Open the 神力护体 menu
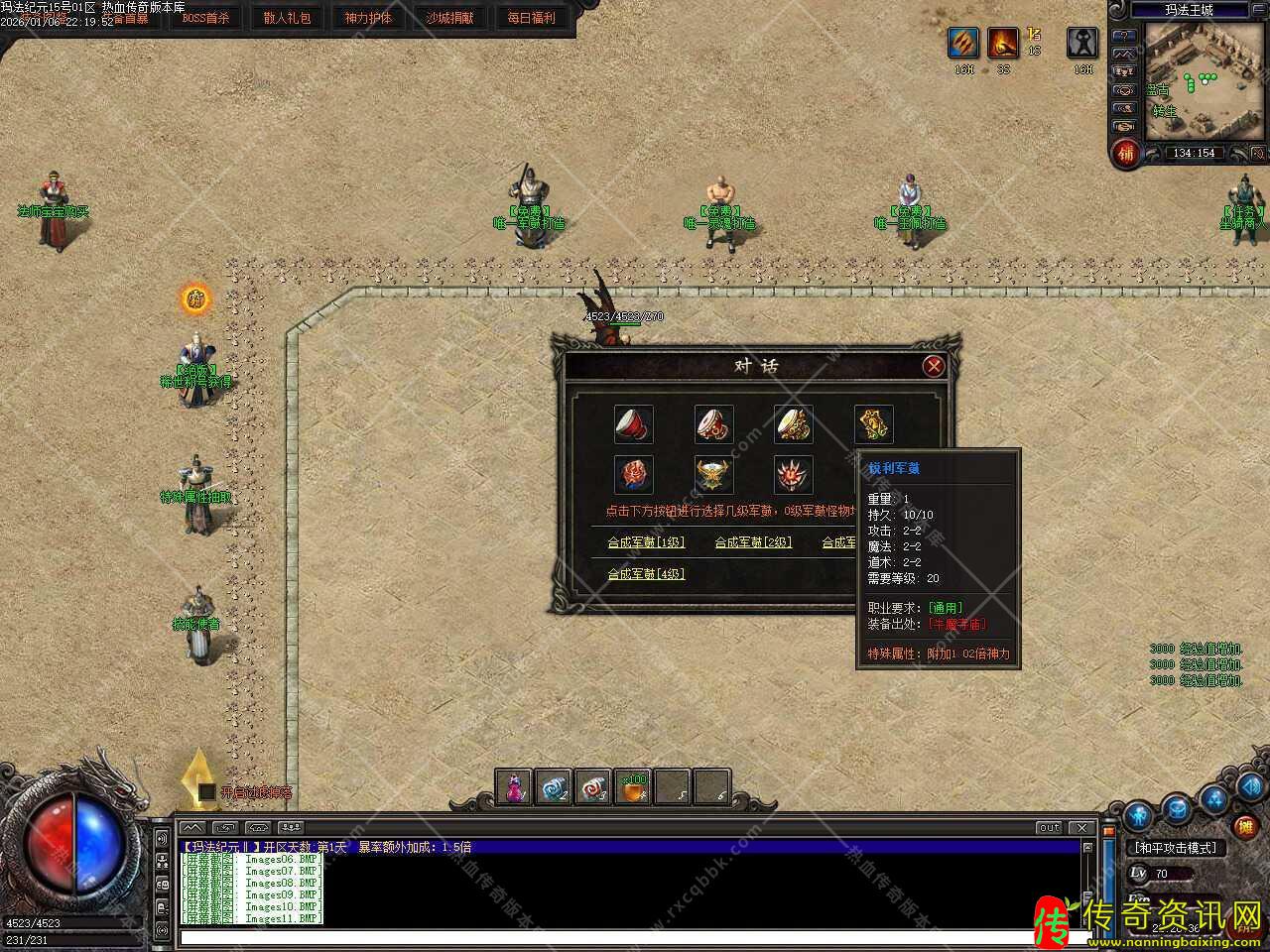 click(368, 18)
